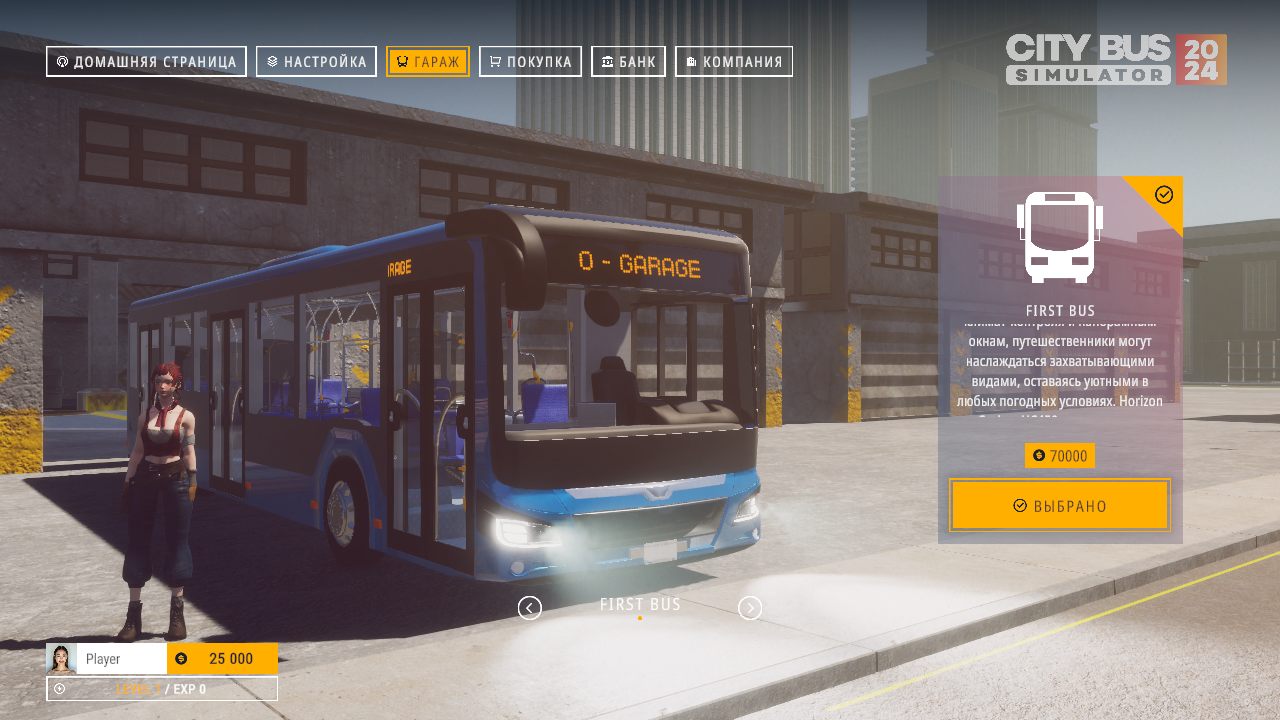The height and width of the screenshot is (720, 1280).
Task: Click the large white bus icon above FIRST BUS
Action: [1061, 238]
